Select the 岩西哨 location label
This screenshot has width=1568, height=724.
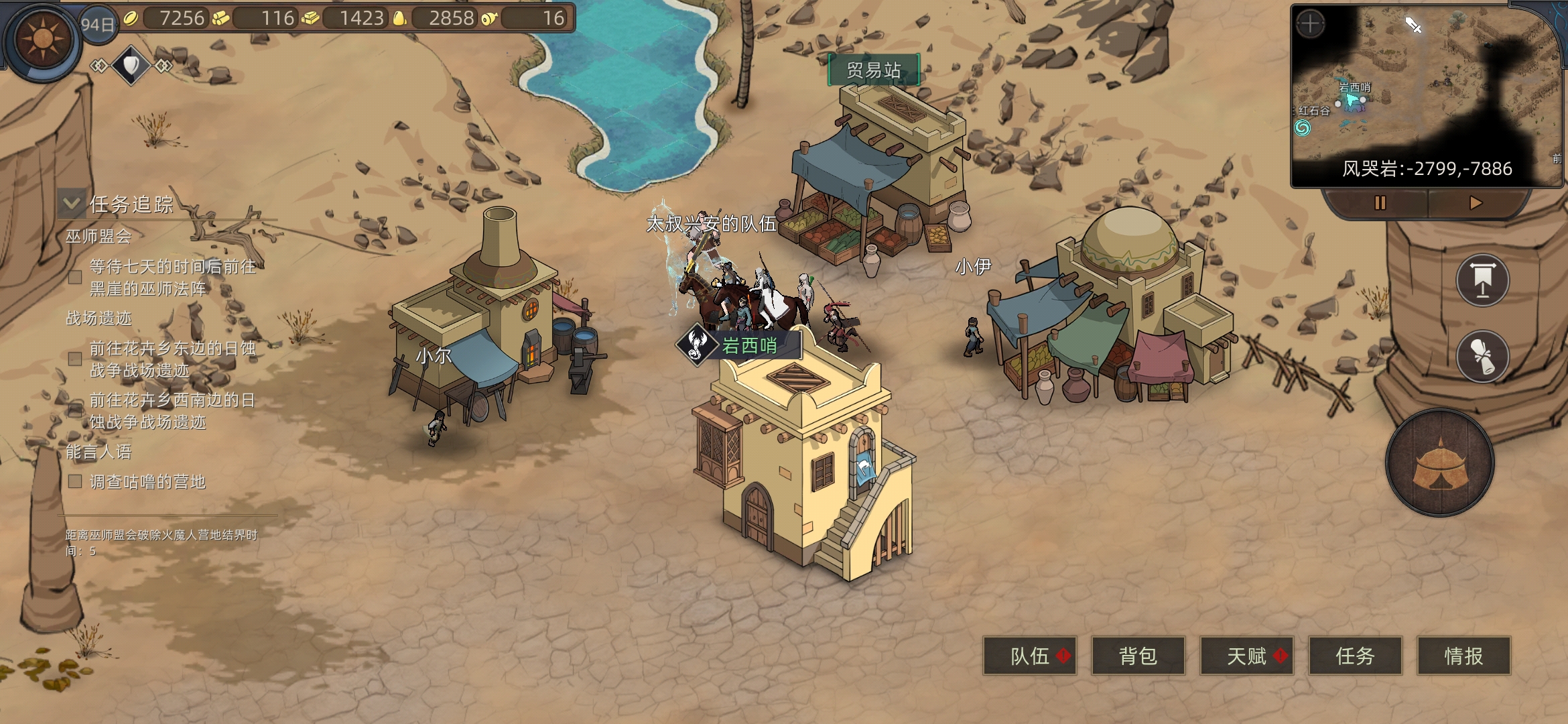tap(749, 346)
